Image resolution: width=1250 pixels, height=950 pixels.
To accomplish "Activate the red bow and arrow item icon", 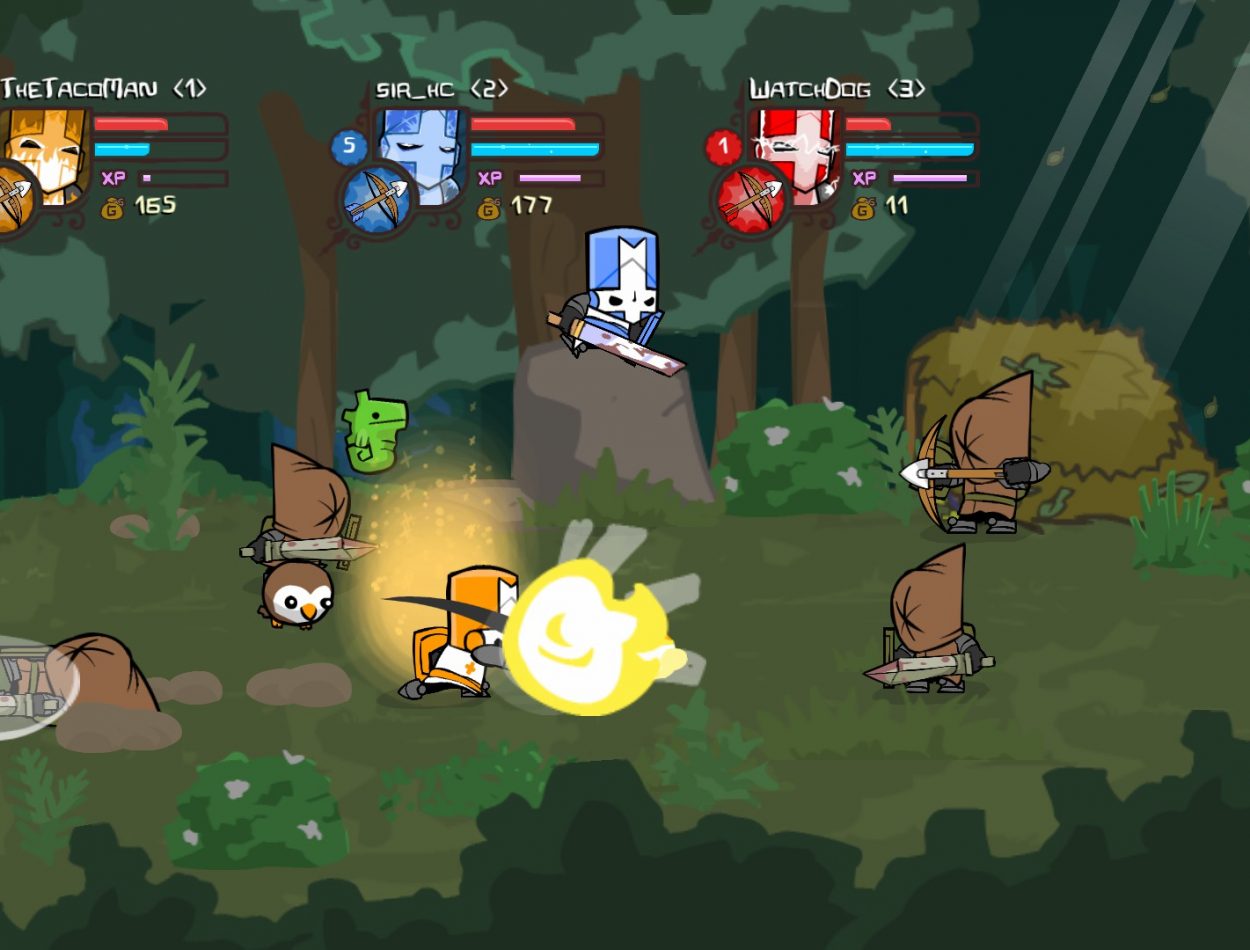I will (x=750, y=200).
